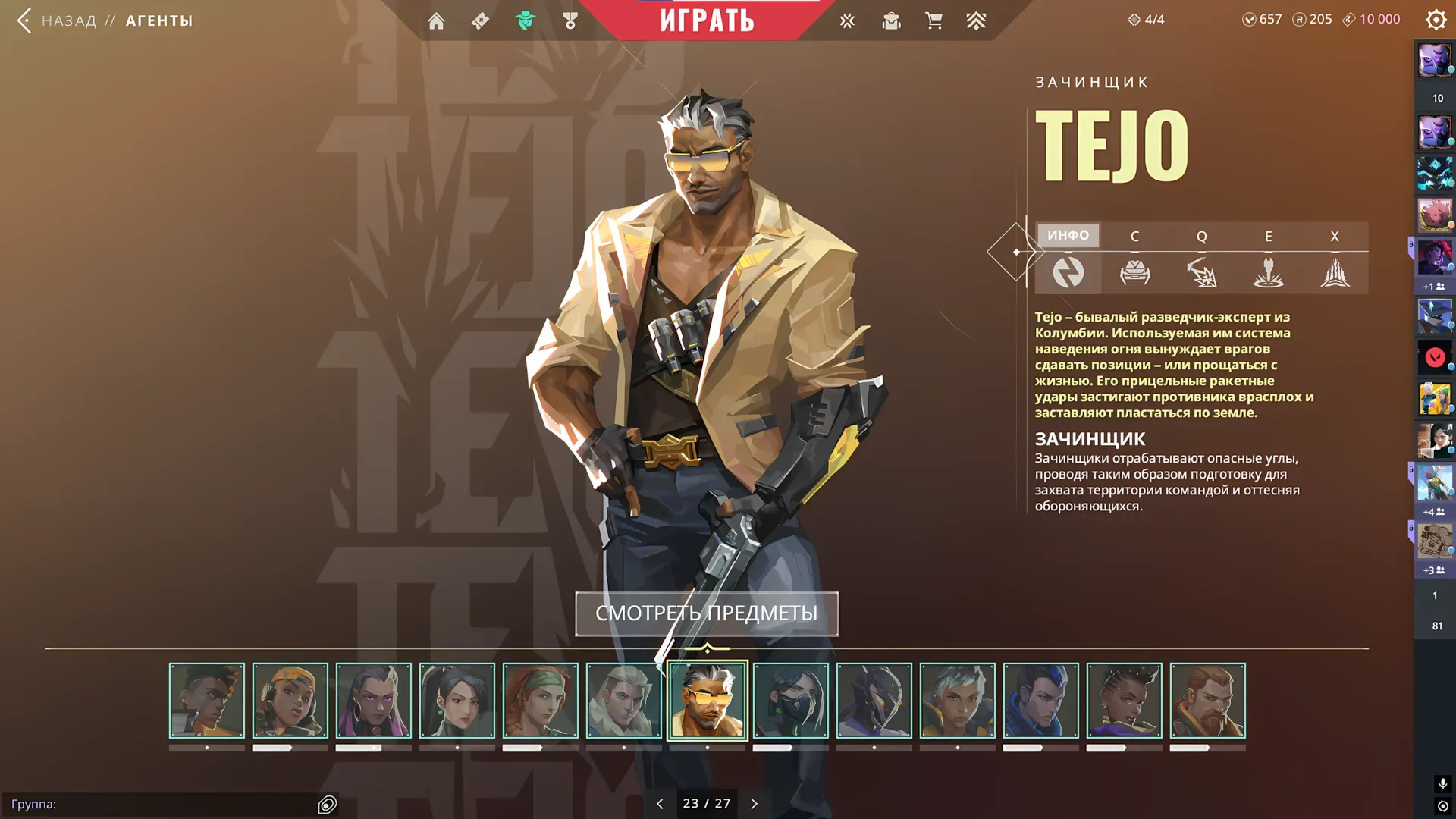Open the settings gear
1456x819 pixels.
(1436, 20)
